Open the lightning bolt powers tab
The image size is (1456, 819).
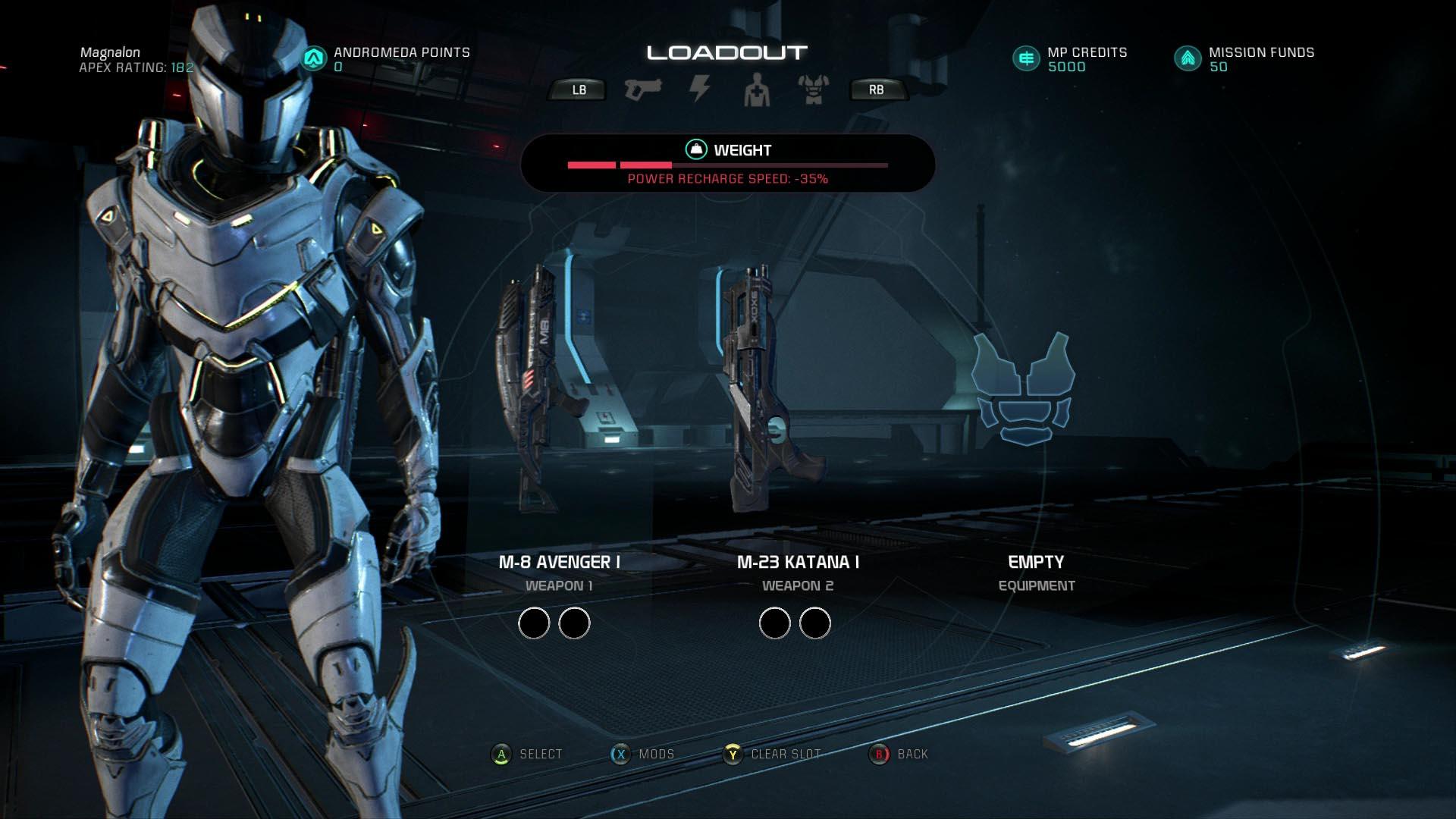click(x=699, y=89)
